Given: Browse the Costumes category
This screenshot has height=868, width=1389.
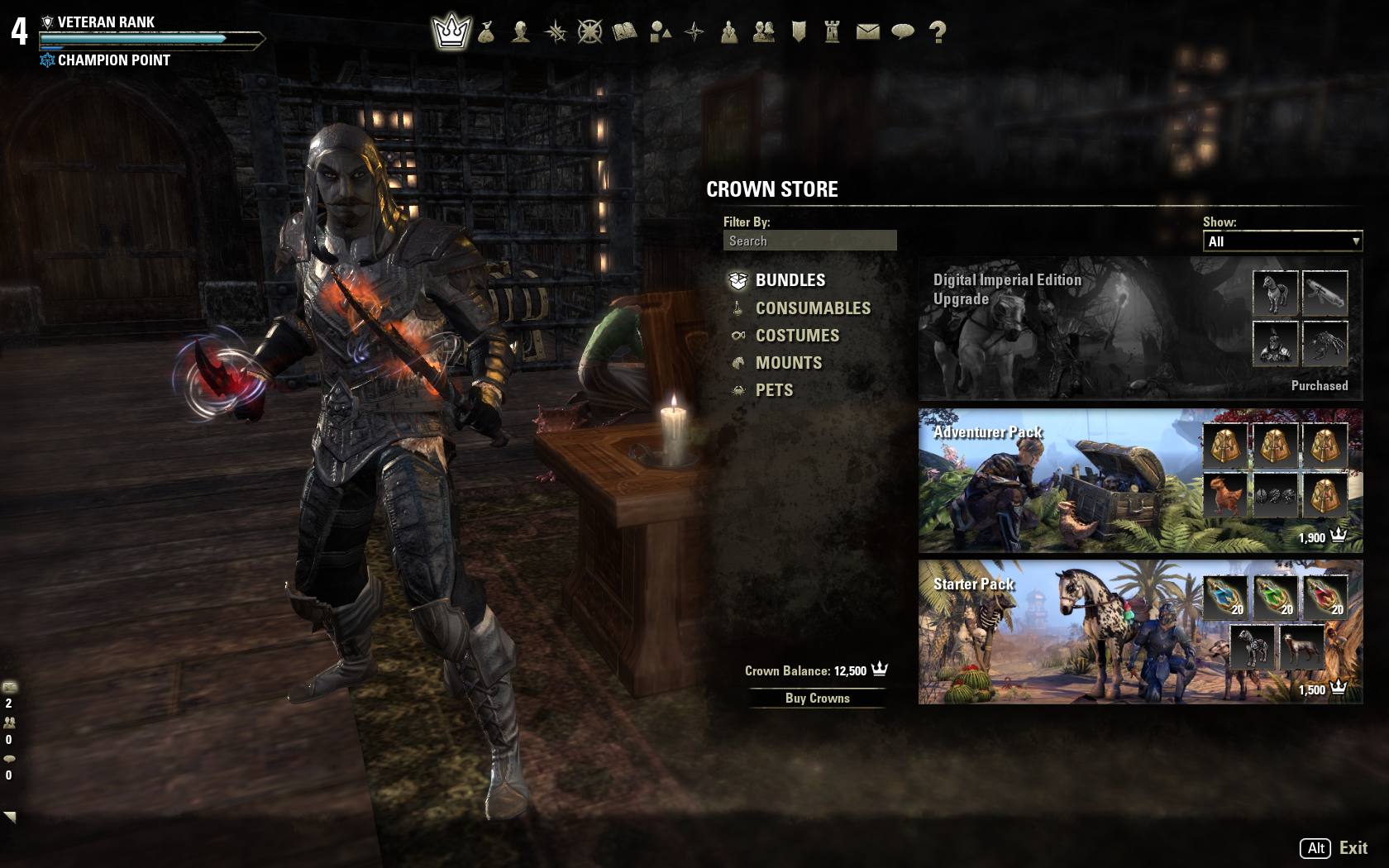Looking at the screenshot, I should coord(797,336).
